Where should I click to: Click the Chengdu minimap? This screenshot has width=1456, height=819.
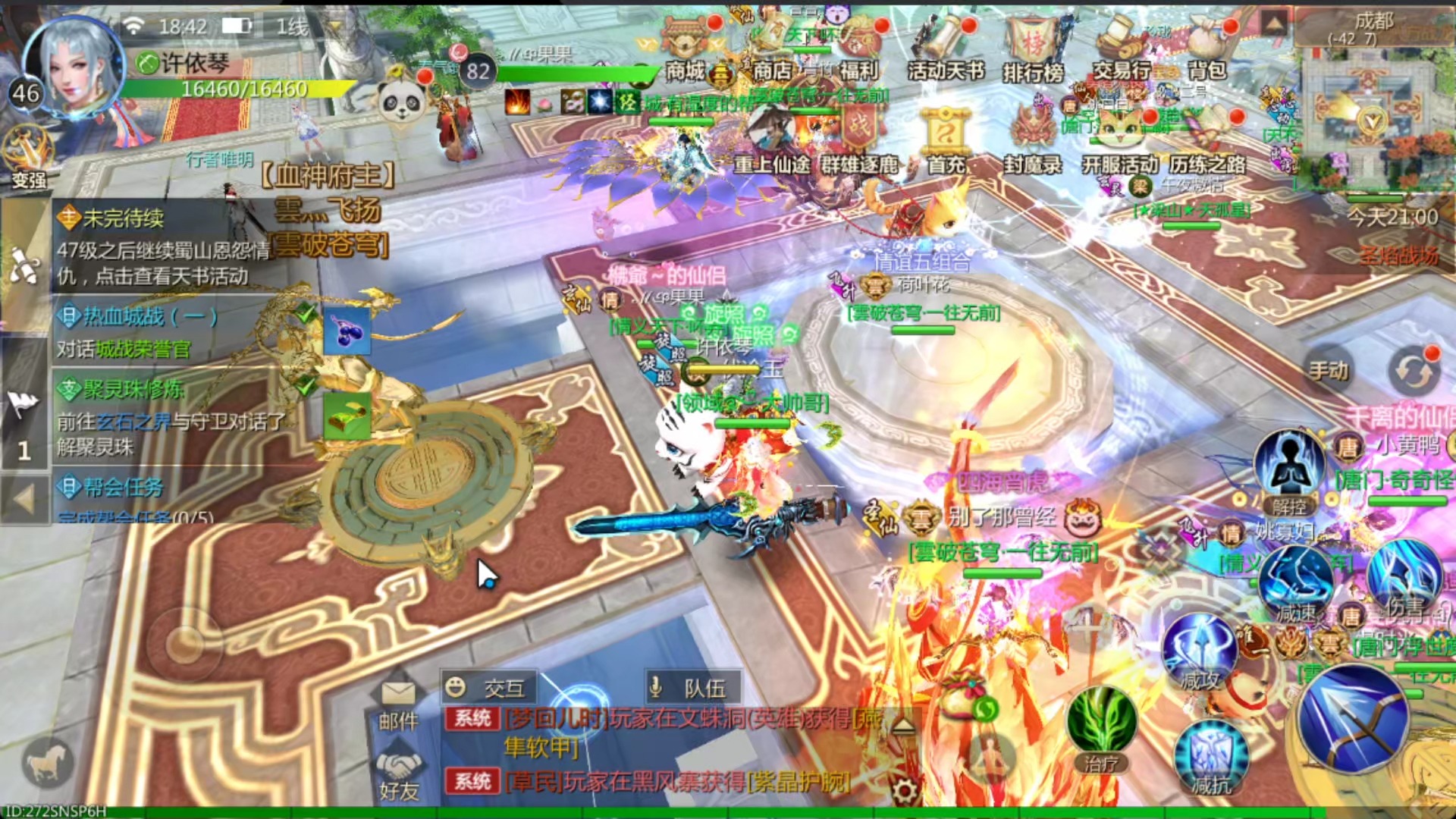click(x=1373, y=114)
